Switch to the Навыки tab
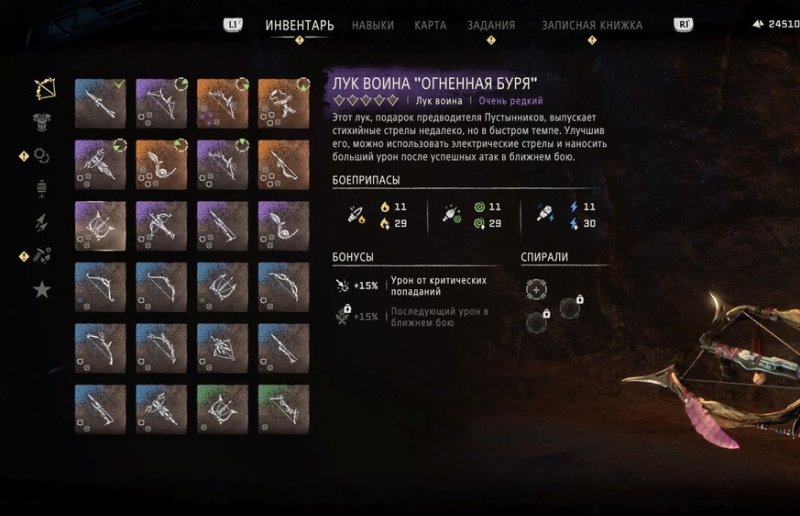 pyautogui.click(x=372, y=25)
